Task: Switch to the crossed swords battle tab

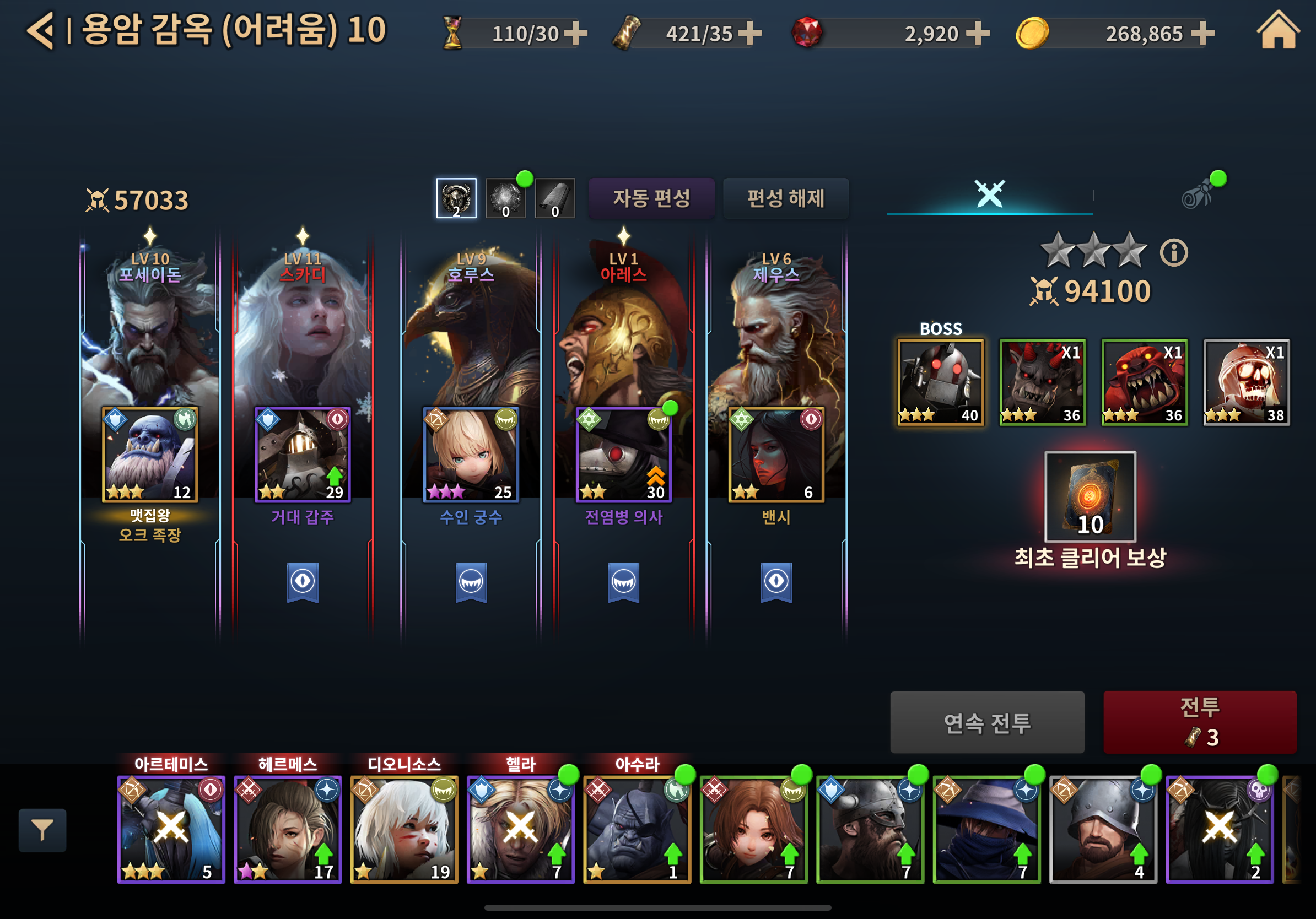Action: pyautogui.click(x=989, y=193)
